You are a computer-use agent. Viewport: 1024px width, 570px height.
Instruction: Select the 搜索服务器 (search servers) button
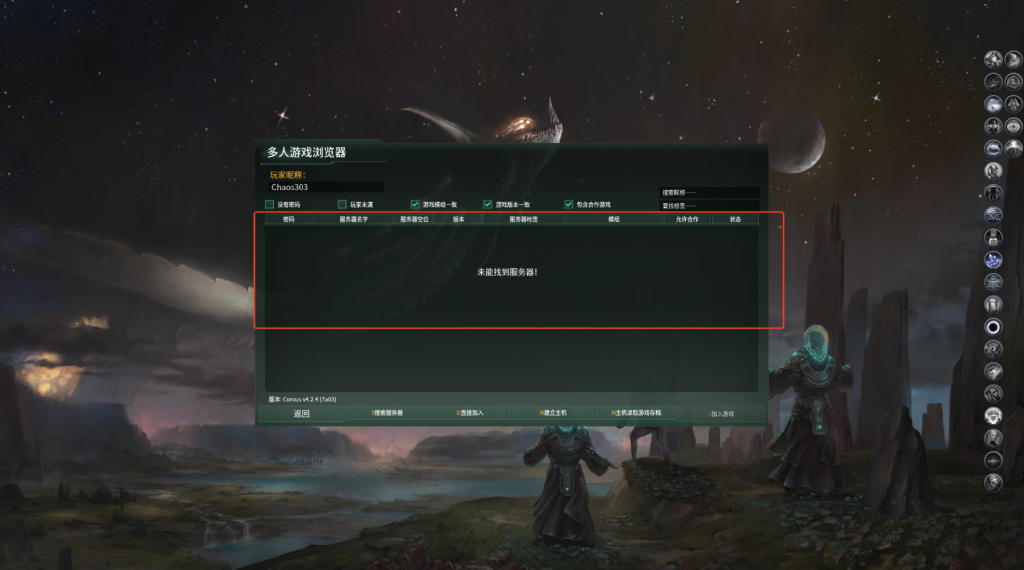[x=387, y=413]
